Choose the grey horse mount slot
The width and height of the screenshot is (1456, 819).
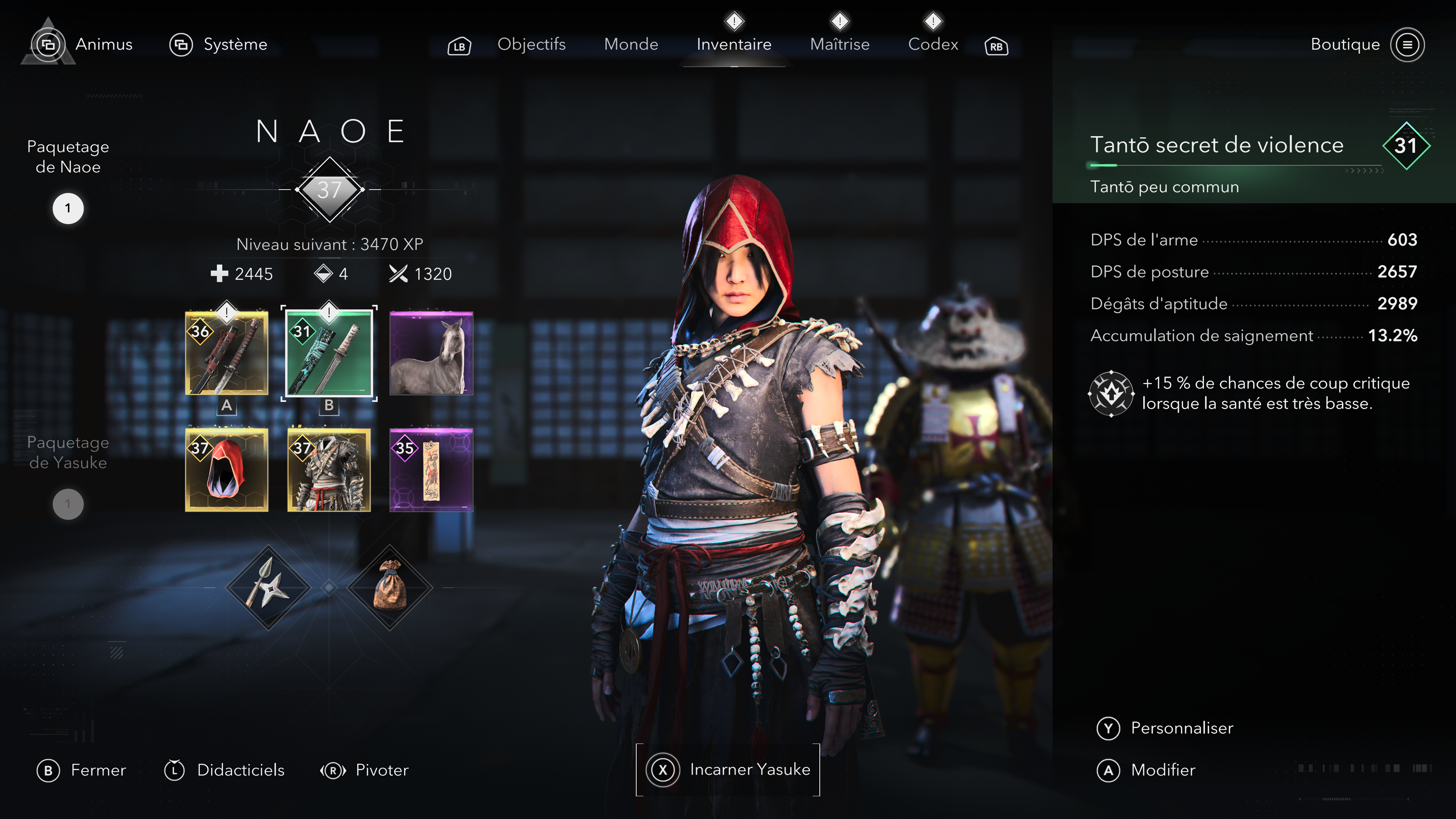(x=431, y=353)
